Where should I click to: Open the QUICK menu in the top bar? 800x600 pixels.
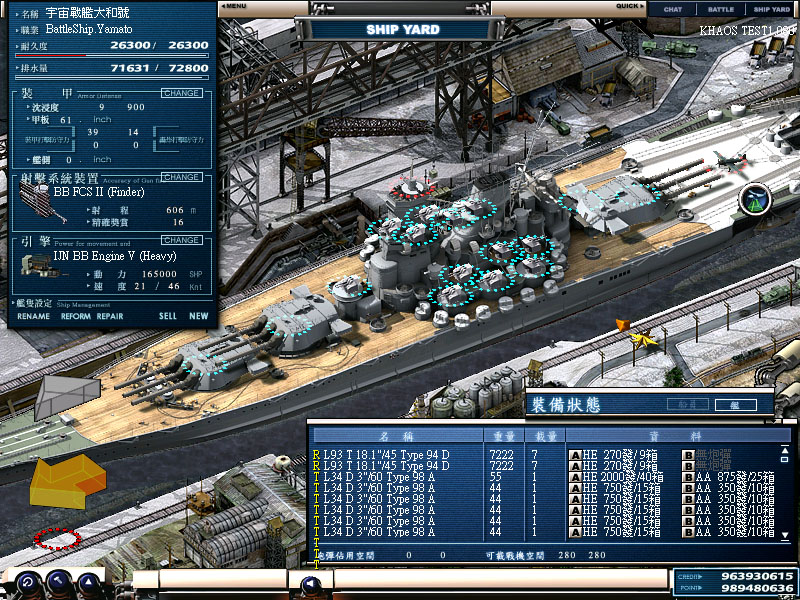click(x=628, y=6)
